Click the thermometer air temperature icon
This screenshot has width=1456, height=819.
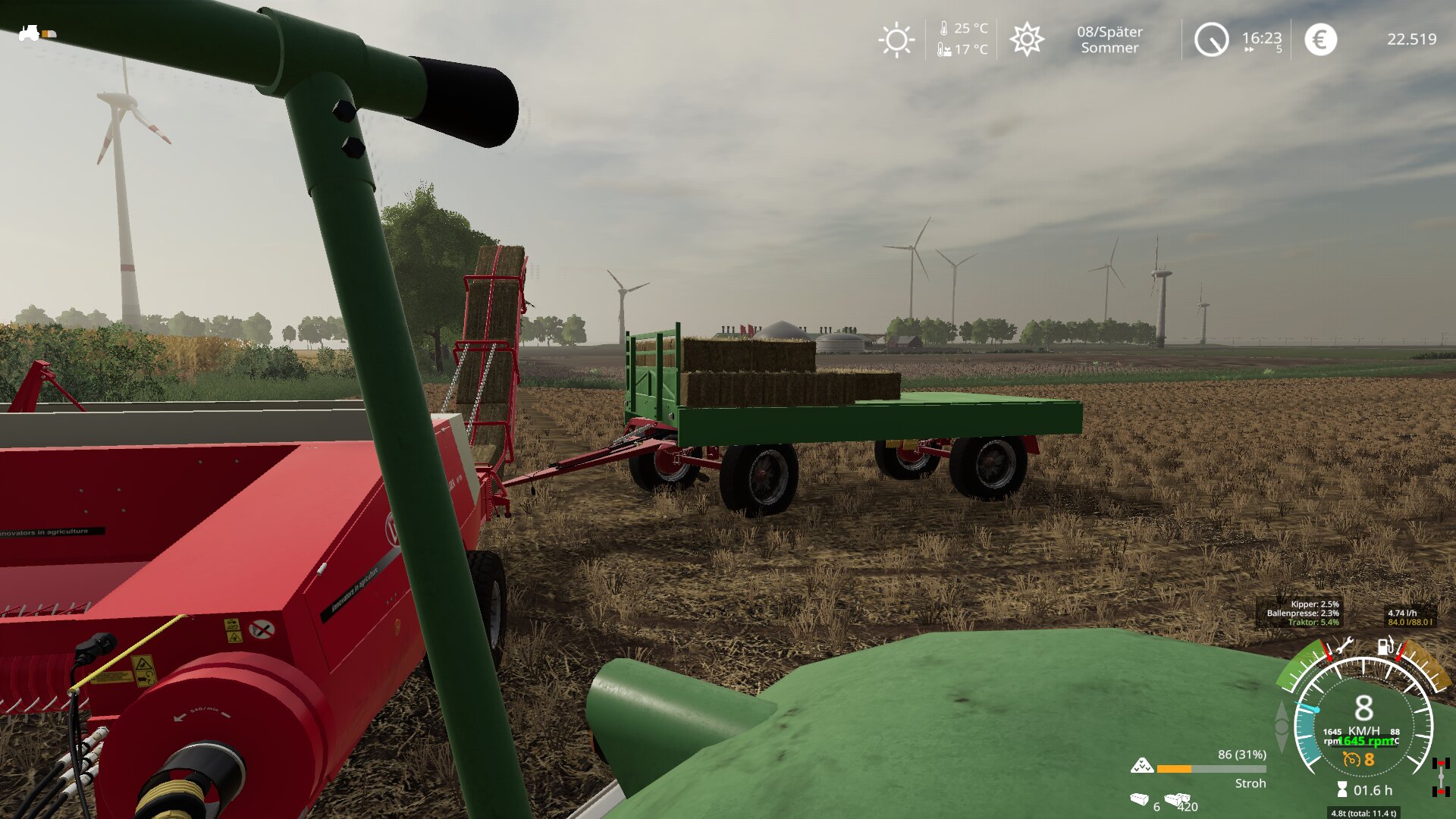tap(944, 29)
